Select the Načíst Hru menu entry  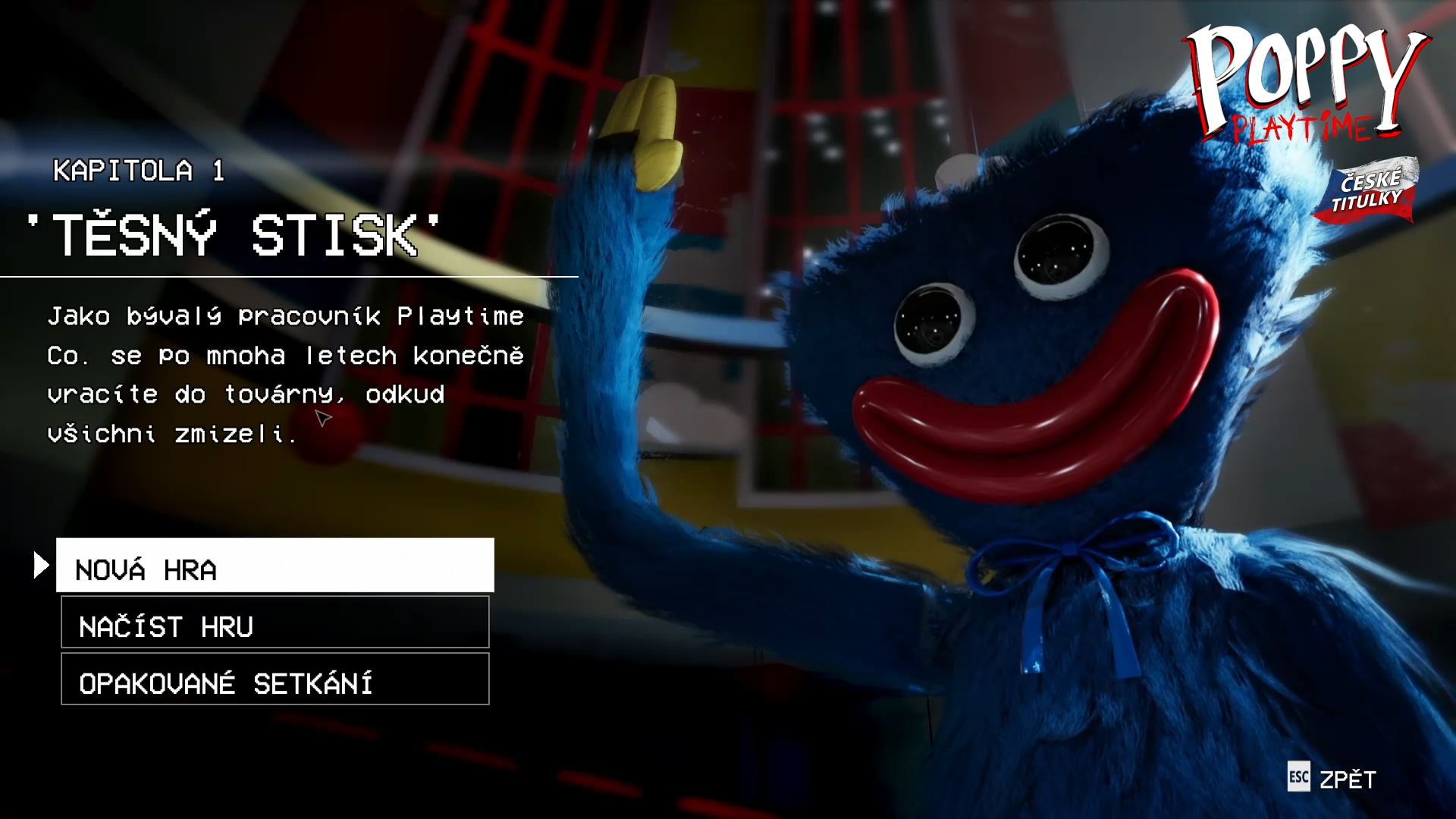(x=275, y=623)
